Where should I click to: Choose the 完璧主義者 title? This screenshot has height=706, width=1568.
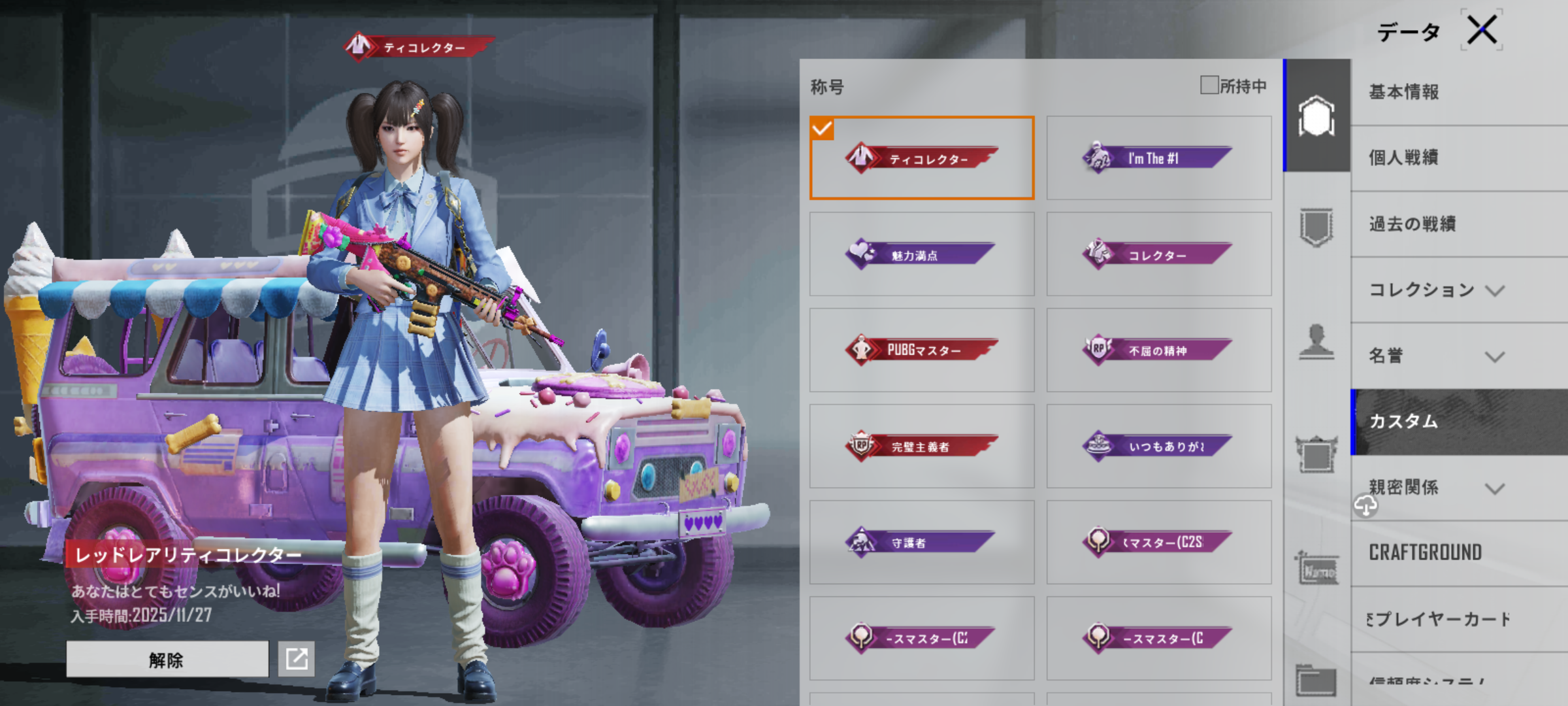coord(921,446)
